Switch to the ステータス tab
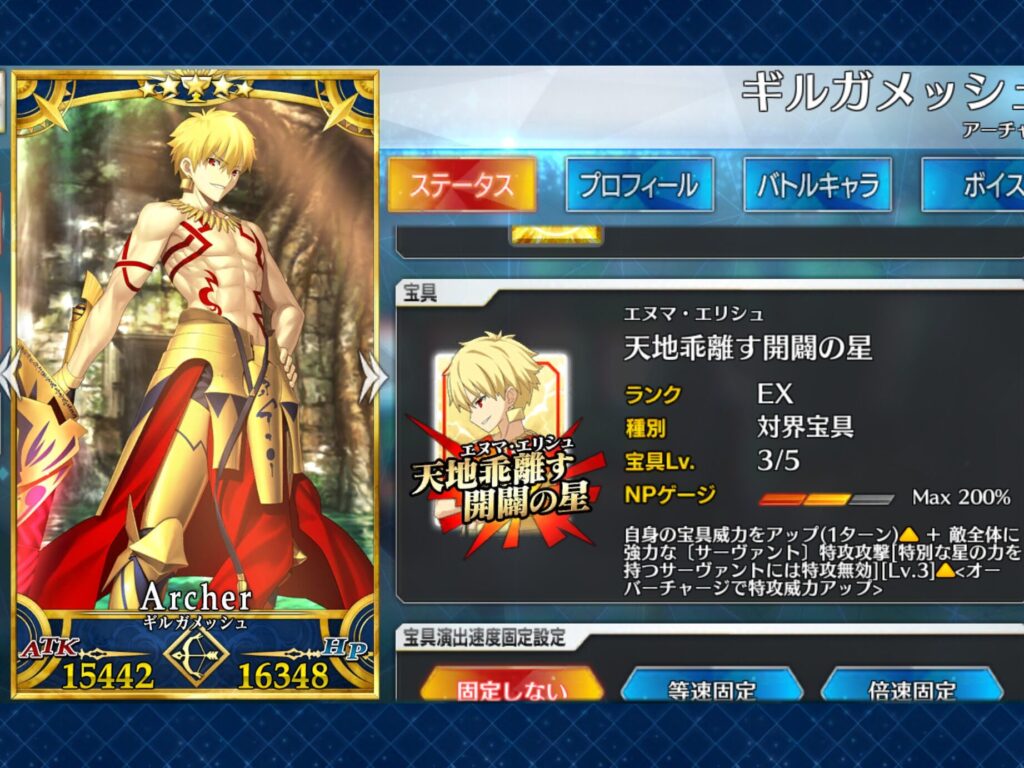 pyautogui.click(x=461, y=185)
